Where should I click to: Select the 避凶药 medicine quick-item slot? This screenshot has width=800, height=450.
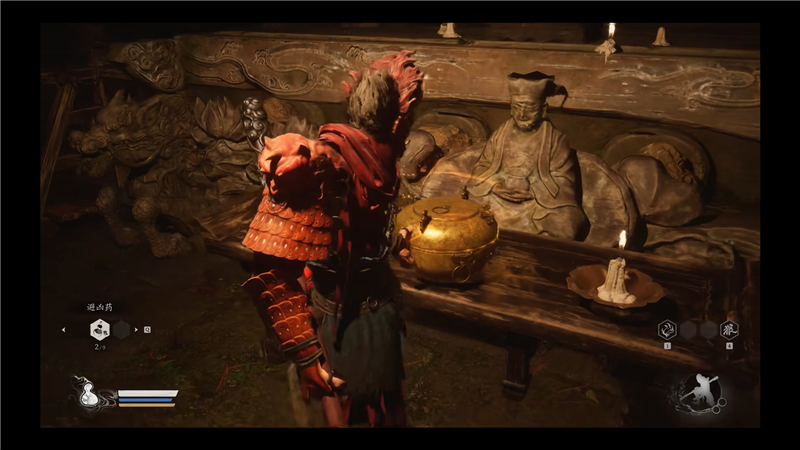click(99, 329)
